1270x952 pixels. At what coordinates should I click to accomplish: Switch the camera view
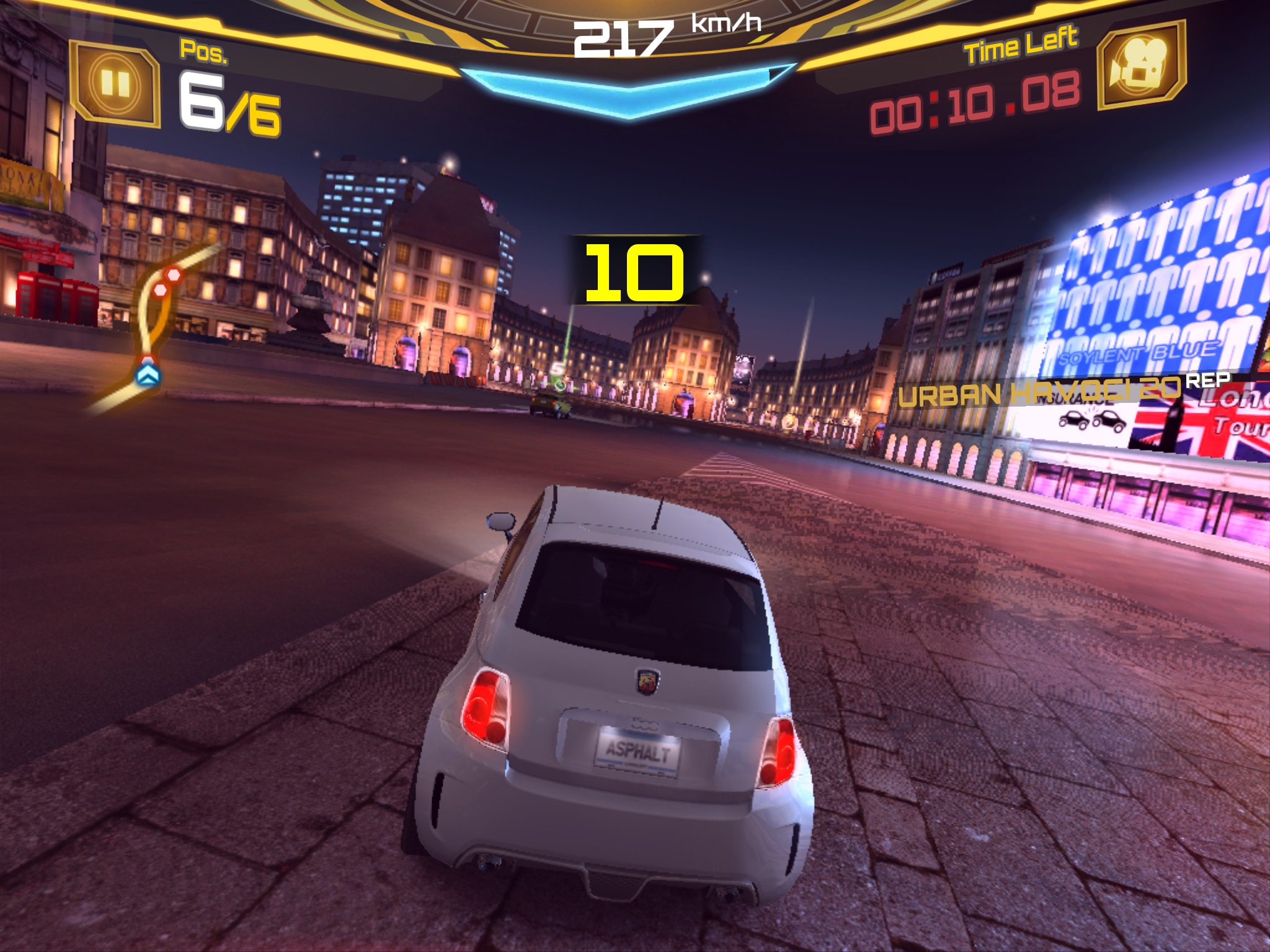tap(1141, 65)
